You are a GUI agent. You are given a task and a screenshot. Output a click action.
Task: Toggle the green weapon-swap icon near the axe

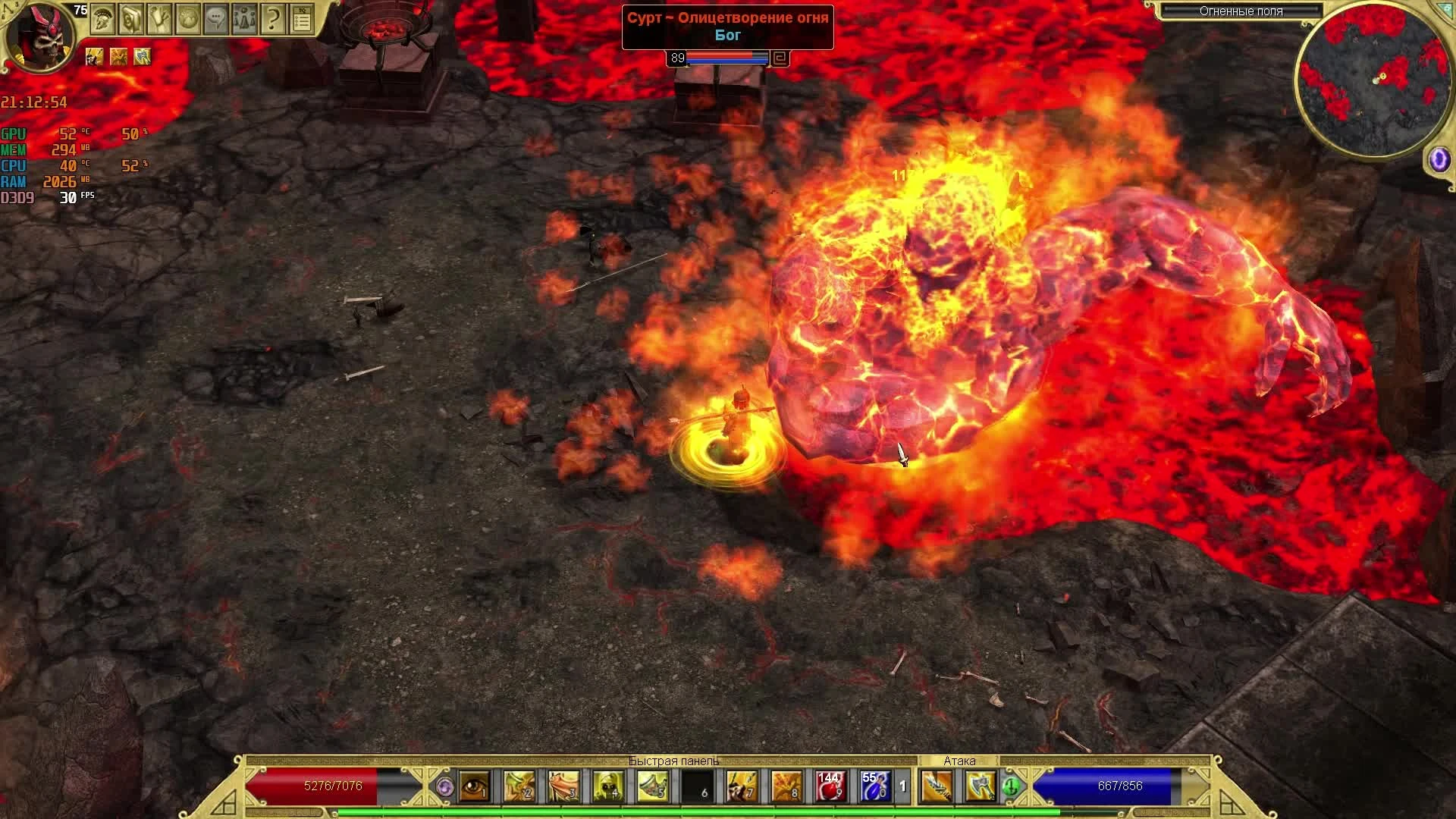pyautogui.click(x=1011, y=787)
